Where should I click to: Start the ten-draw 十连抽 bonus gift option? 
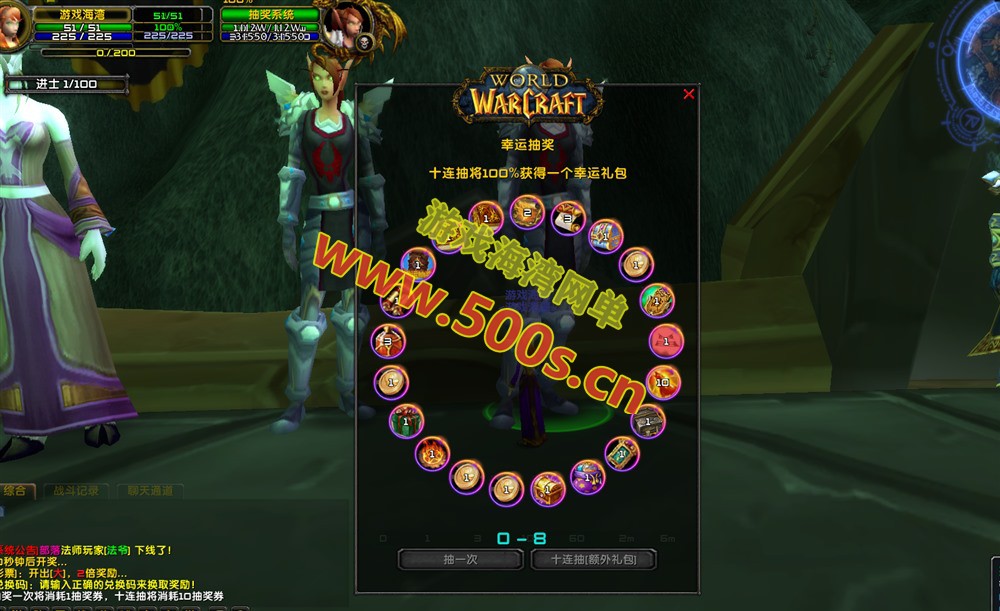click(594, 560)
